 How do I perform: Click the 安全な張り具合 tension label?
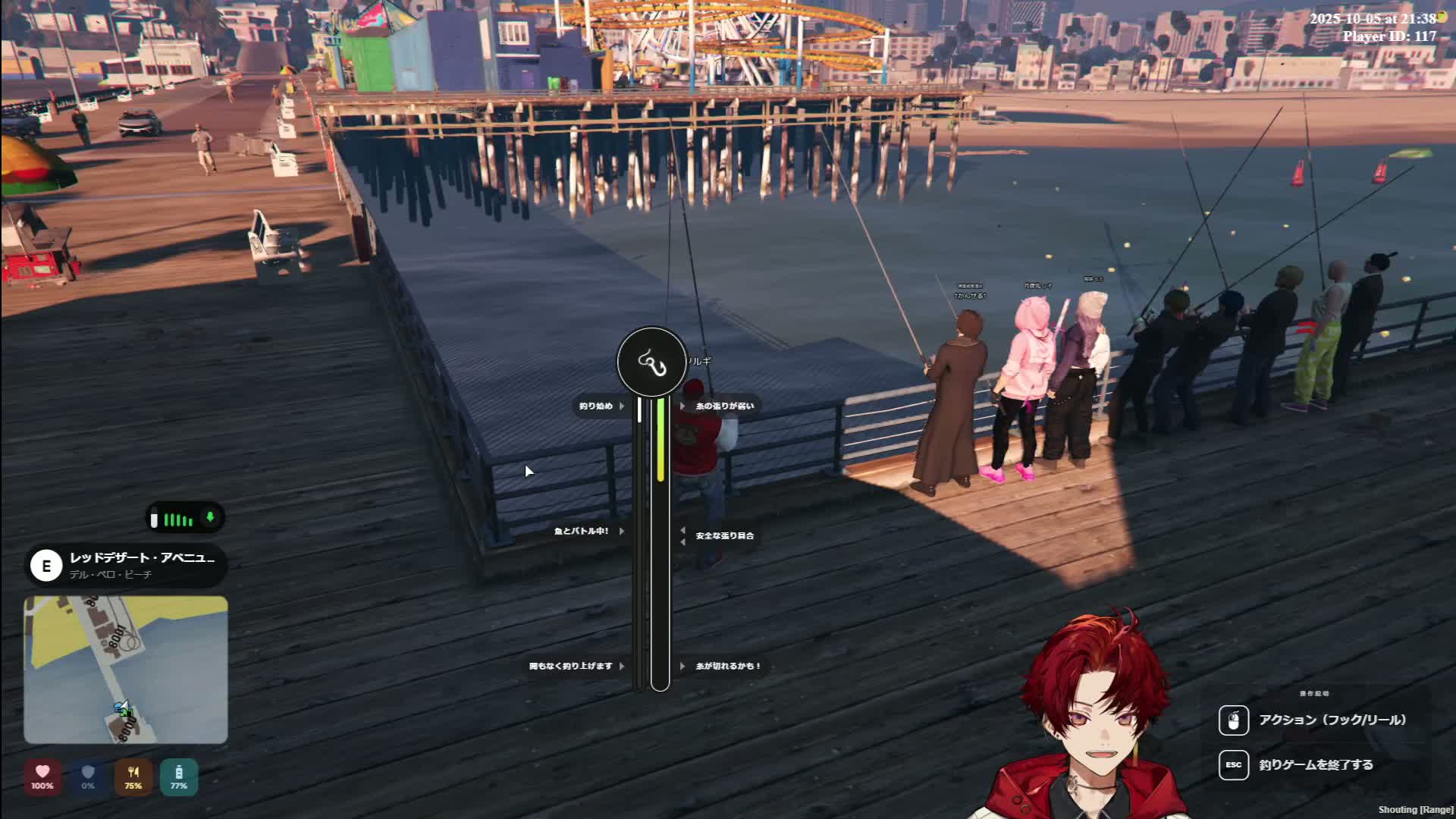(724, 536)
